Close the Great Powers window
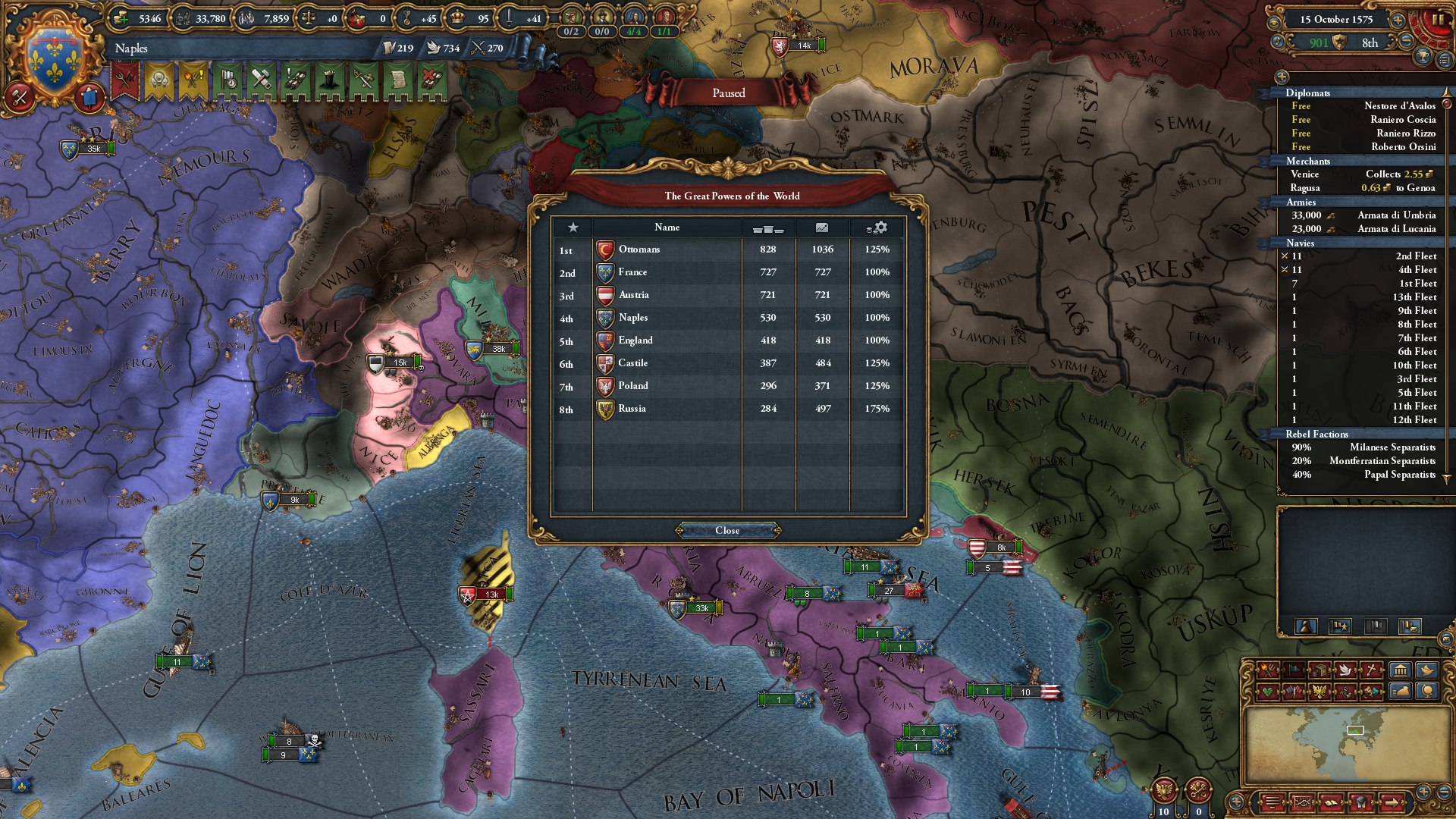Screen dimensions: 1456x819 [x=727, y=530]
